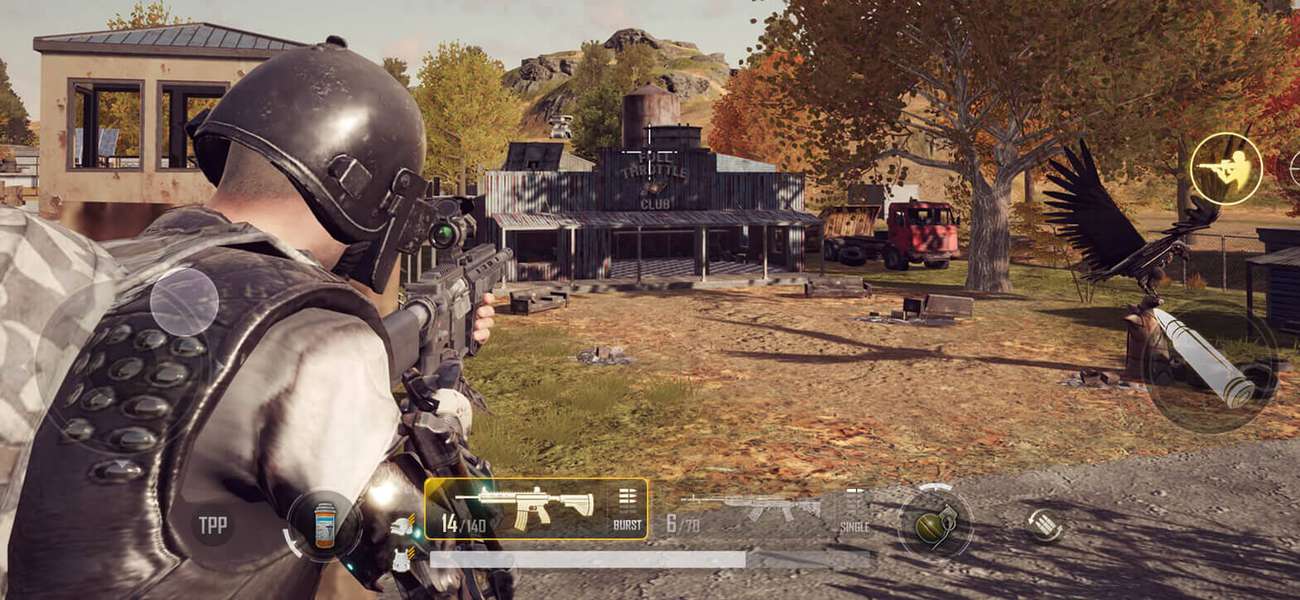Tap the reload magazine button

(x=1043, y=524)
